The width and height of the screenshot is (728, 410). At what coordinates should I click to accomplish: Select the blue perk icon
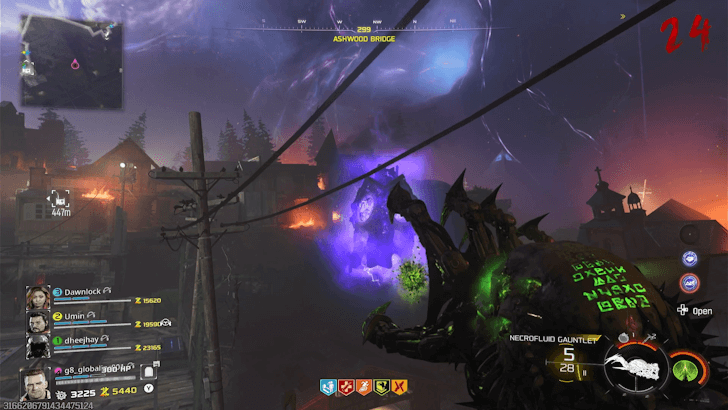pos(326,385)
